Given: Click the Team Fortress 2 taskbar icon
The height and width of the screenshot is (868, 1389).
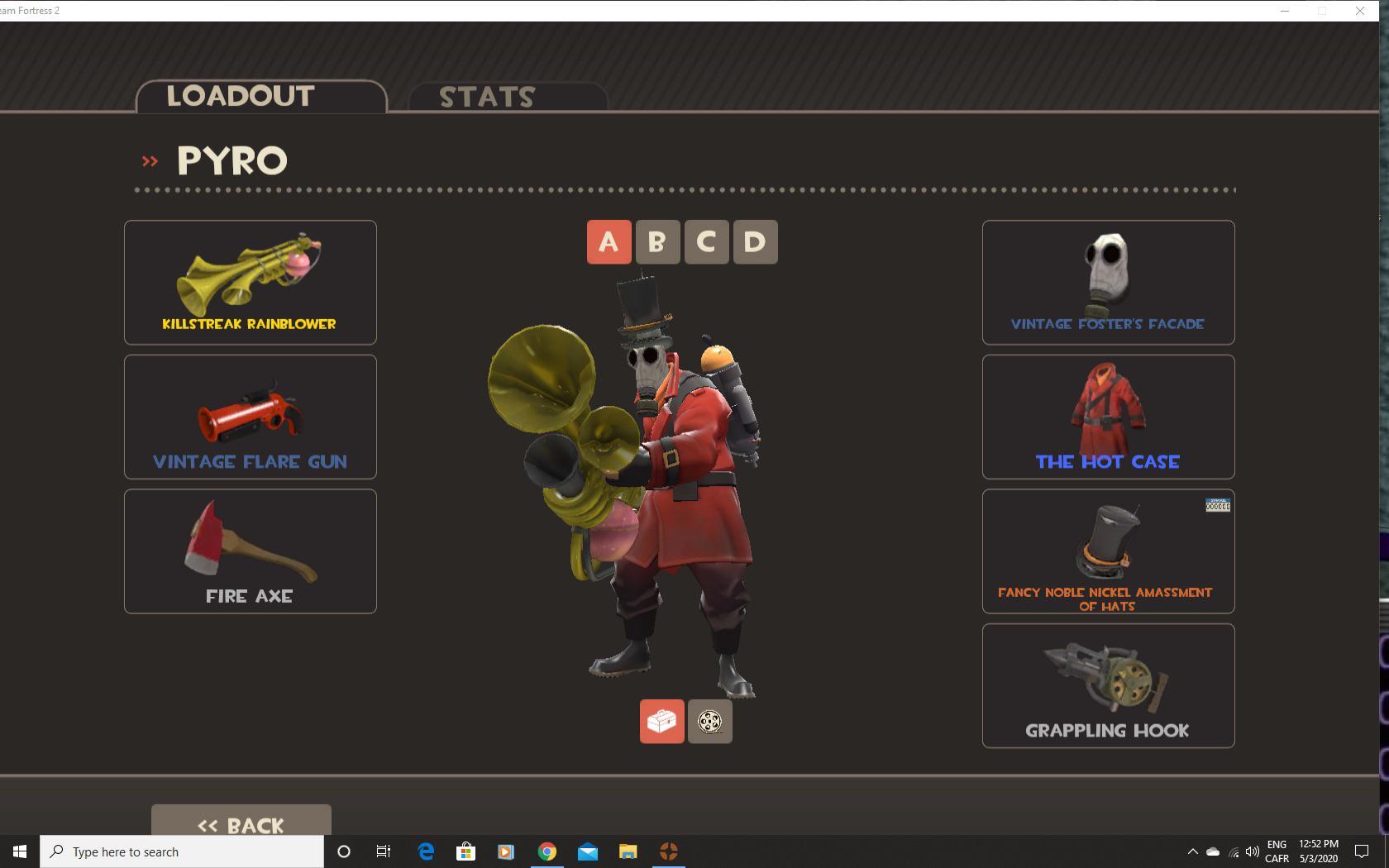Looking at the screenshot, I should [x=669, y=851].
